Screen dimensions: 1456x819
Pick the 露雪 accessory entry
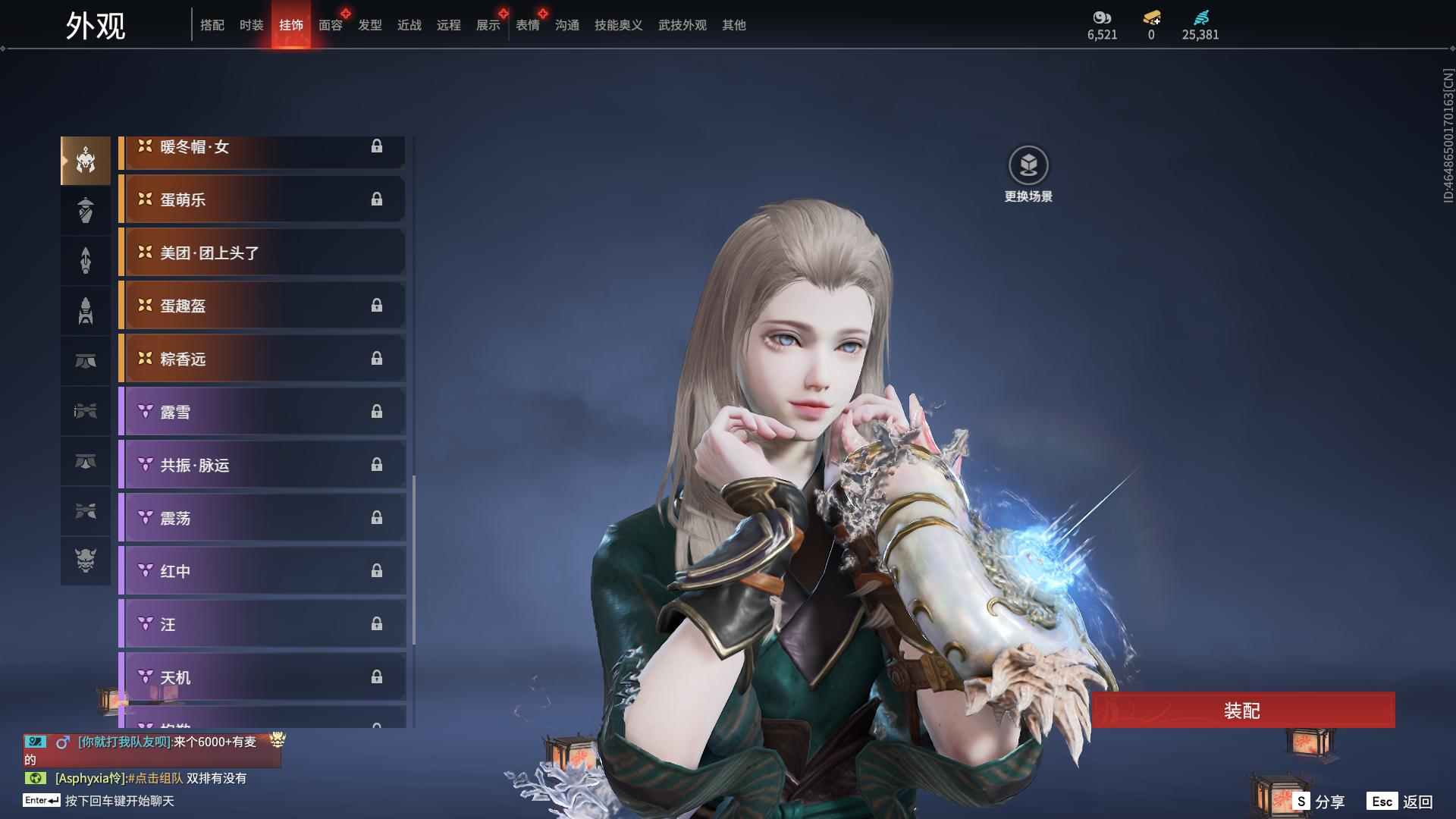point(262,412)
